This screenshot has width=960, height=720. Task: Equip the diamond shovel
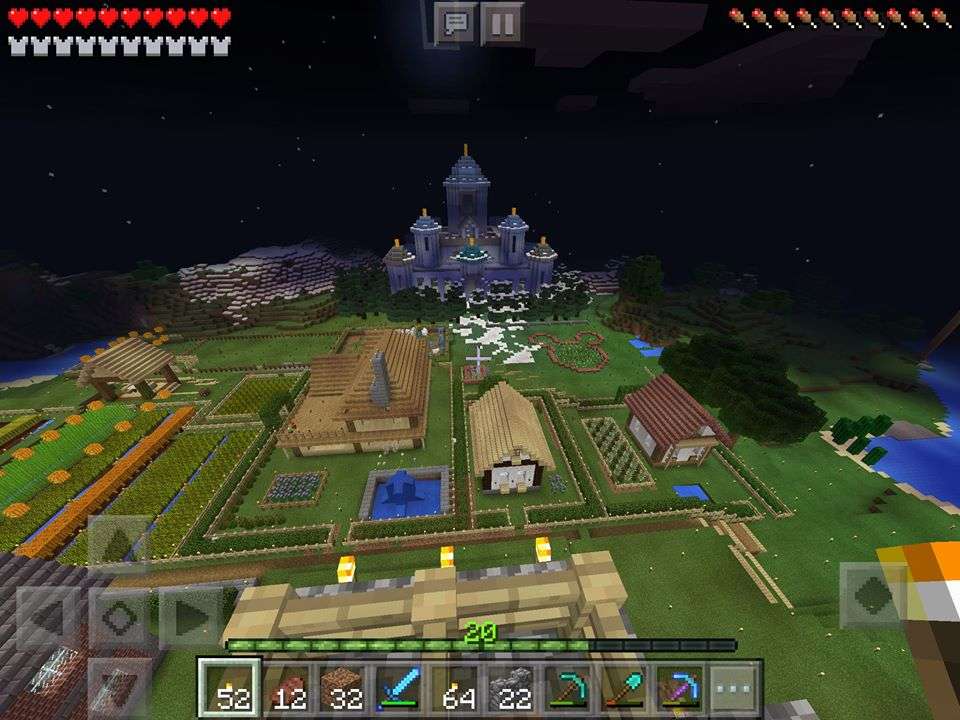point(624,688)
